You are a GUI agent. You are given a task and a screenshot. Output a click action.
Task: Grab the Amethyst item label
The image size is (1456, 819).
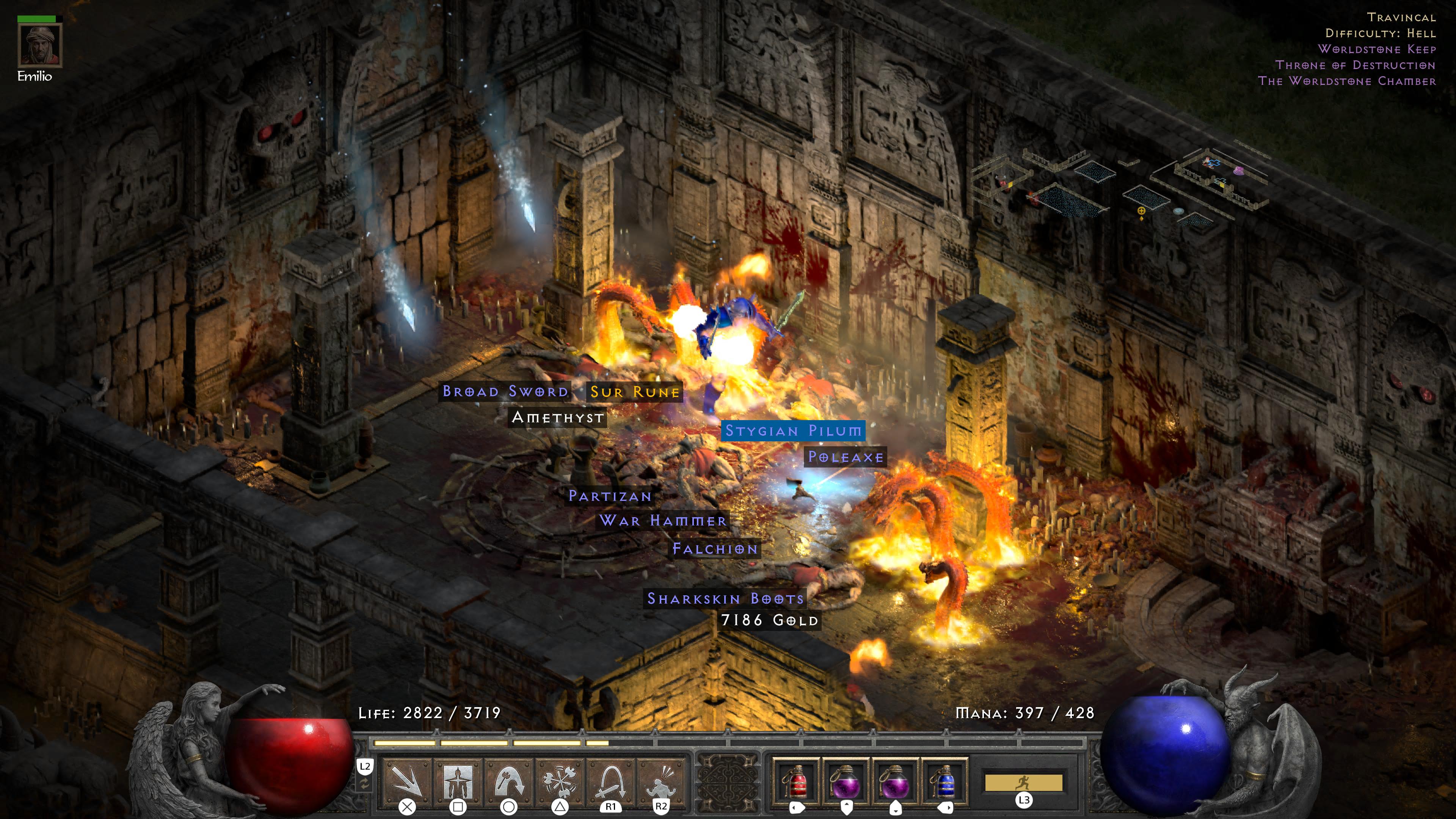coord(557,418)
